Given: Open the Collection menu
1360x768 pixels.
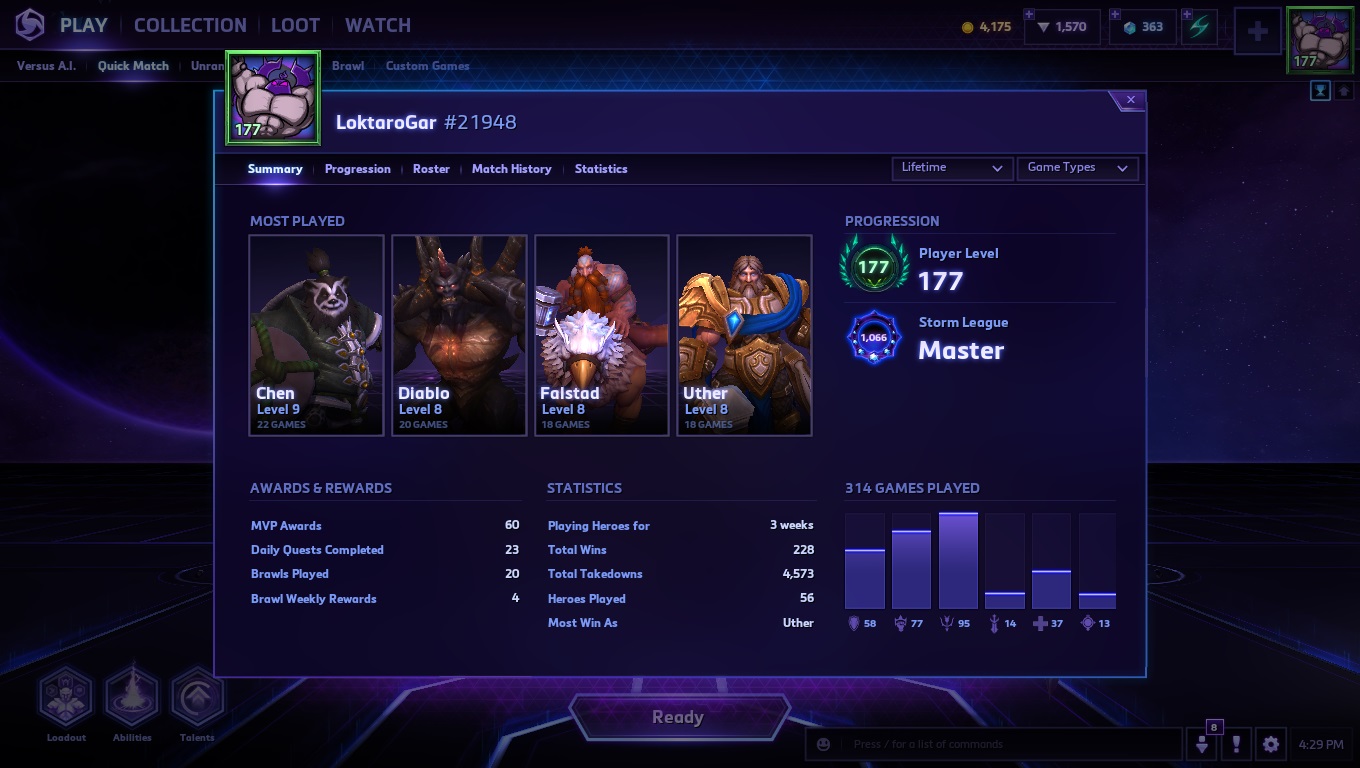Looking at the screenshot, I should (190, 25).
